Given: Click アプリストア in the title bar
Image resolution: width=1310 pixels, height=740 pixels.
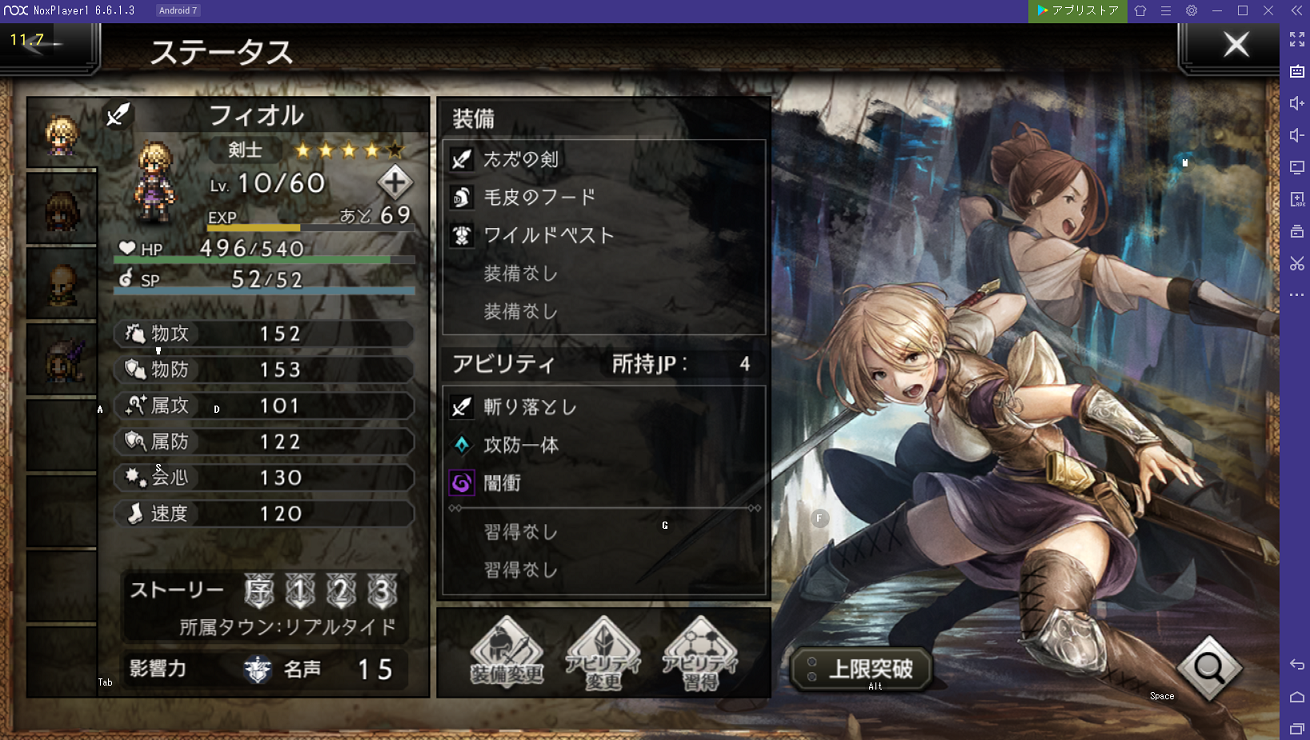Looking at the screenshot, I should click(1077, 10).
